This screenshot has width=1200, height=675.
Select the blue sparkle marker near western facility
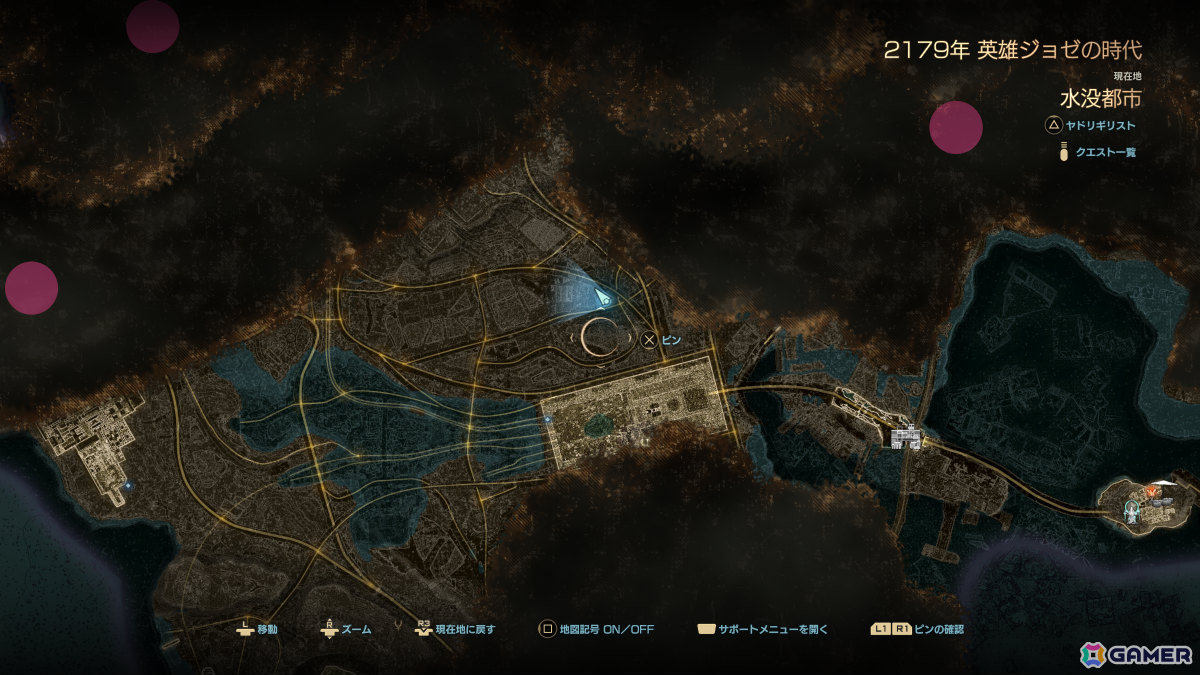point(128,486)
